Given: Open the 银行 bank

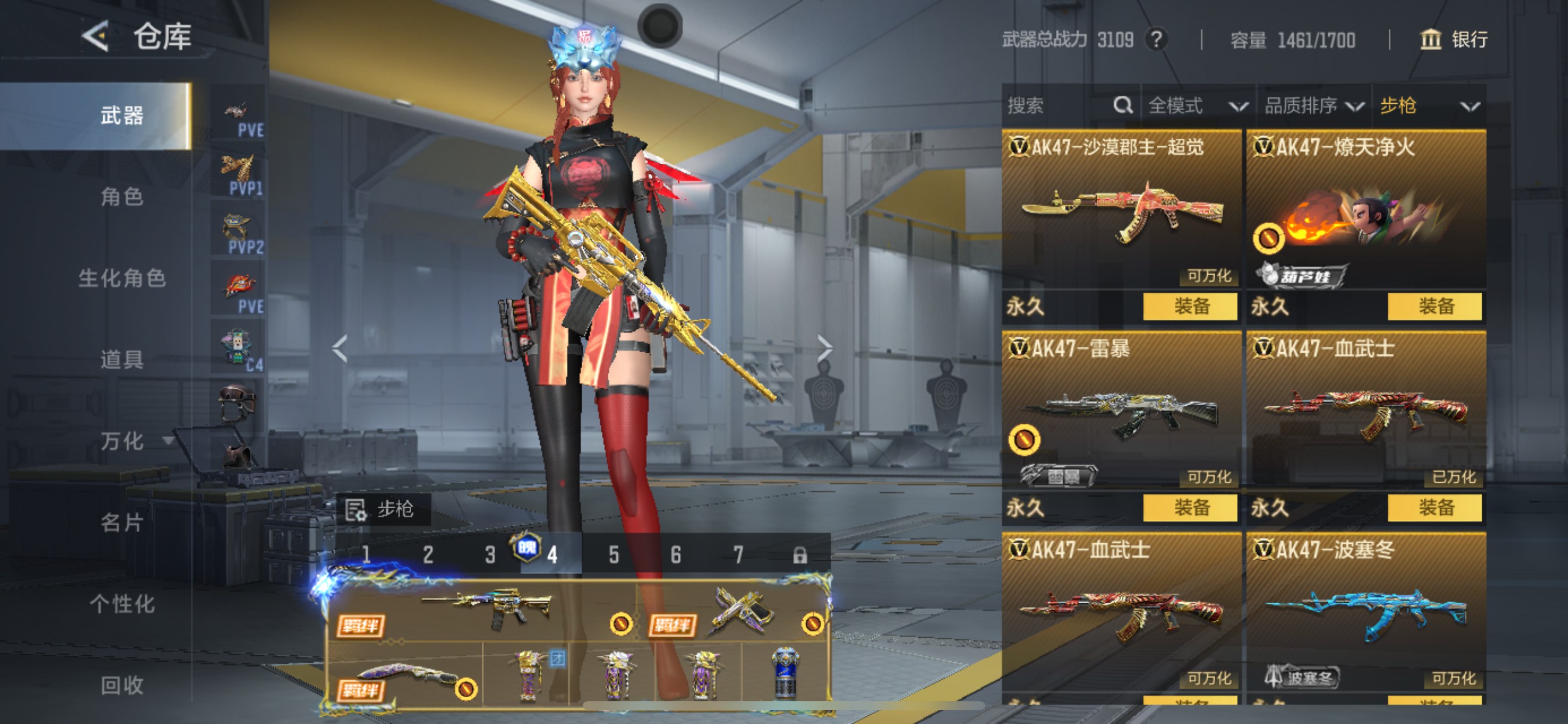Looking at the screenshot, I should tap(1454, 40).
